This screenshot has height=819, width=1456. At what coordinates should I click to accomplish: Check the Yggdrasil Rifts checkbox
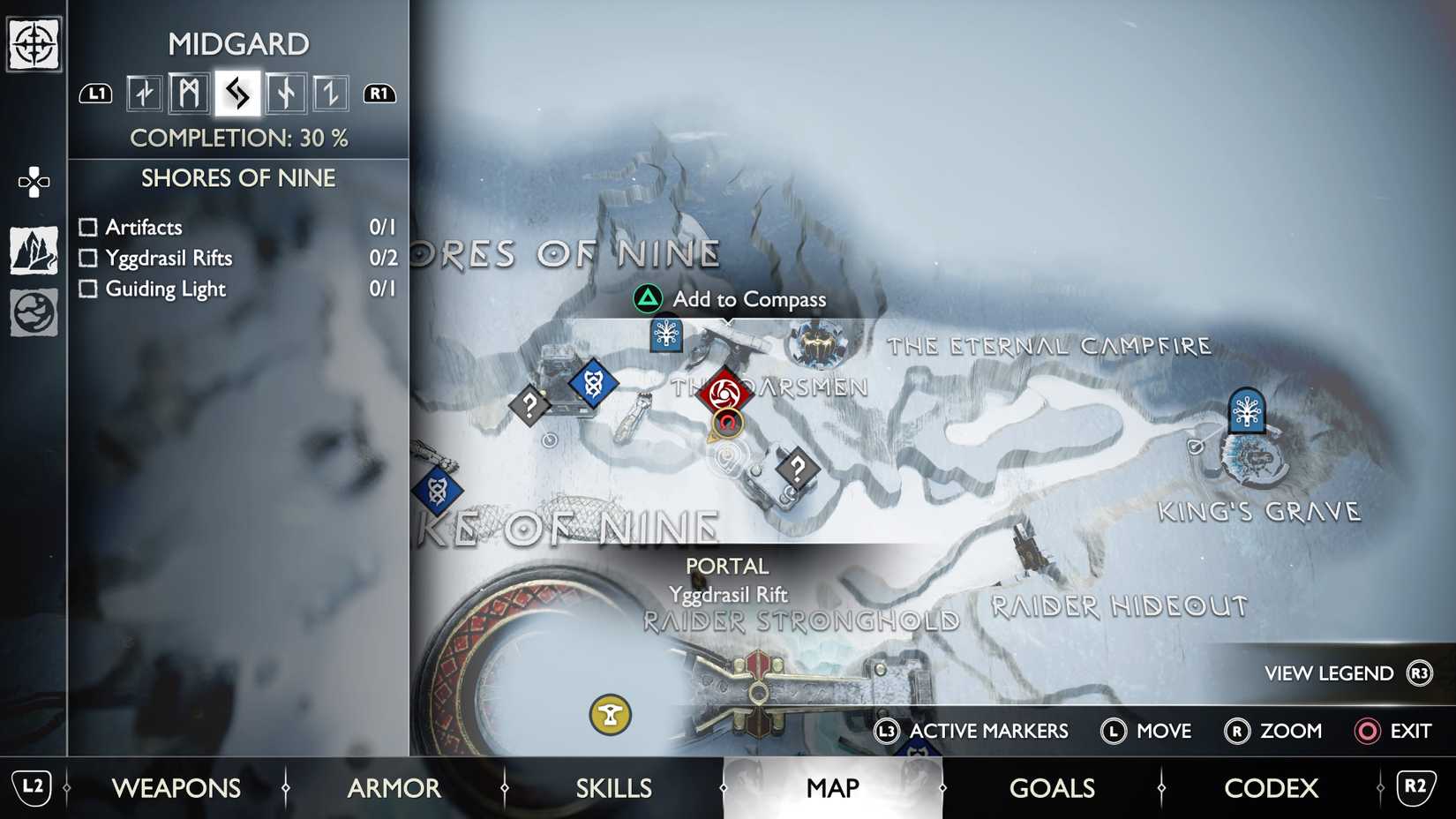(87, 258)
